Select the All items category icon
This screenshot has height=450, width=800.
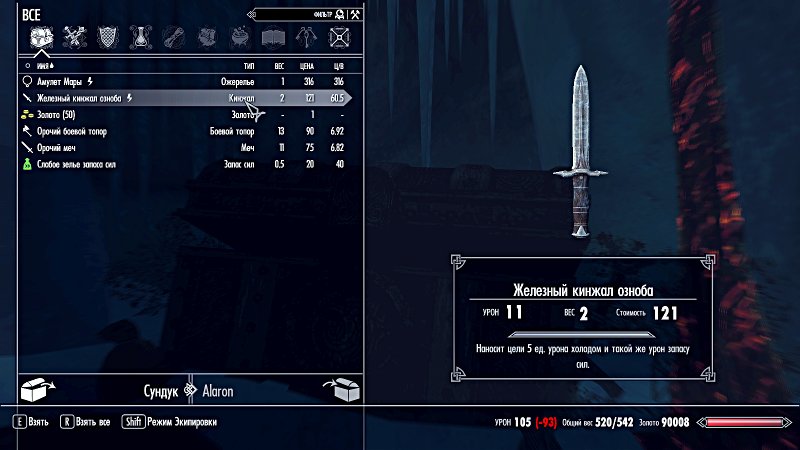(x=41, y=38)
